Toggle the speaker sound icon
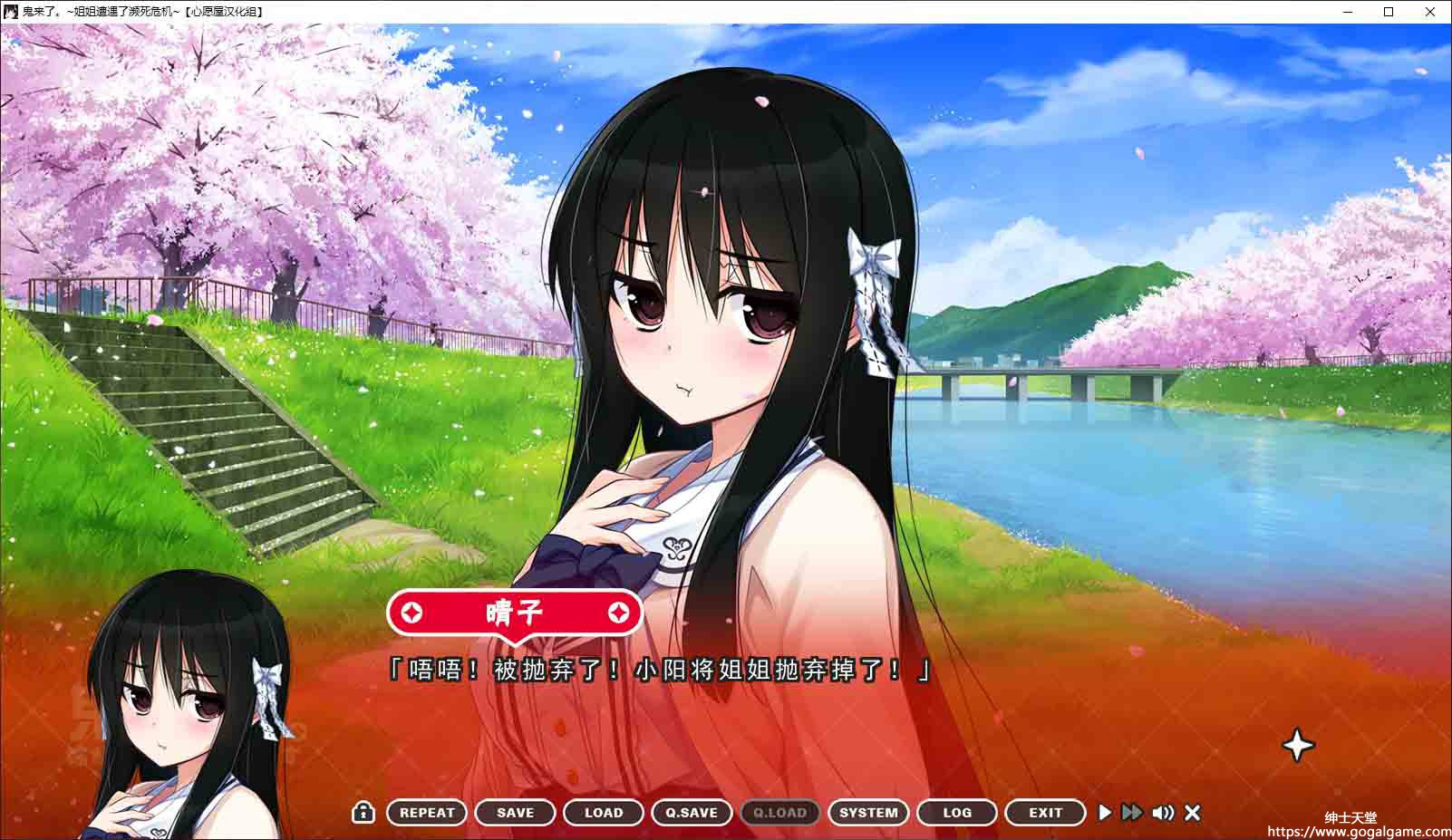The image size is (1452, 840). pos(1163,813)
